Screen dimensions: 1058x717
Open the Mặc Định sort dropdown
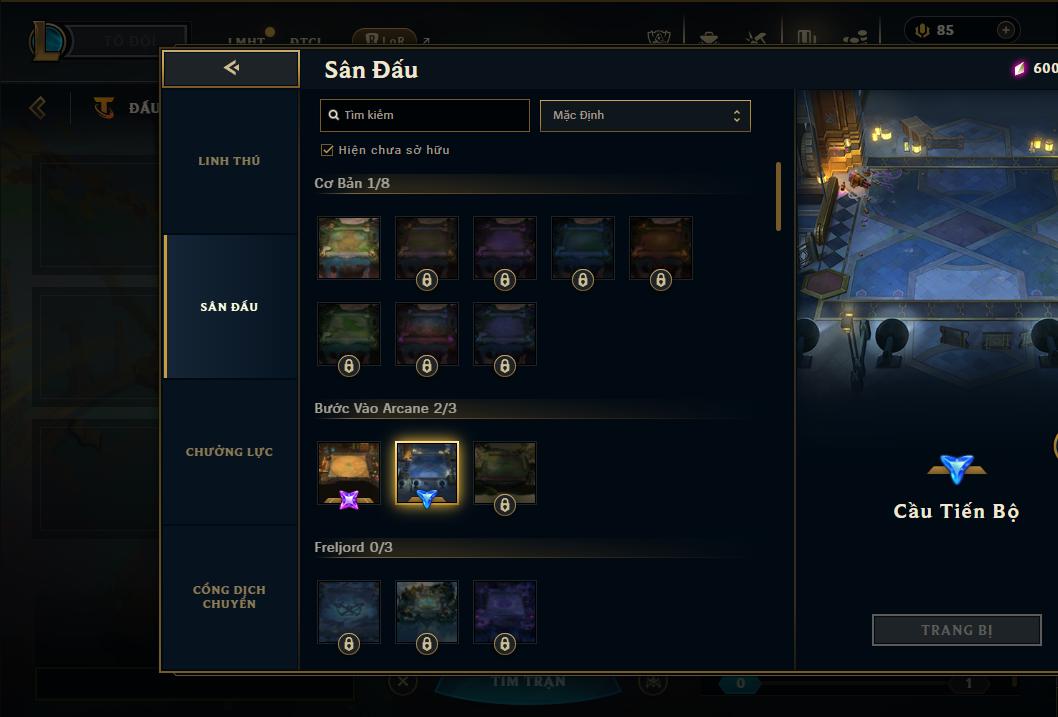645,115
